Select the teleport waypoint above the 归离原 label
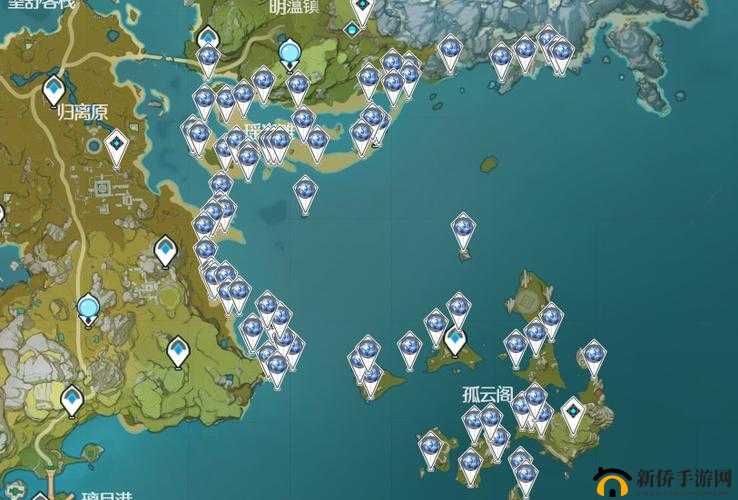The height and width of the screenshot is (500, 738). coord(55,90)
